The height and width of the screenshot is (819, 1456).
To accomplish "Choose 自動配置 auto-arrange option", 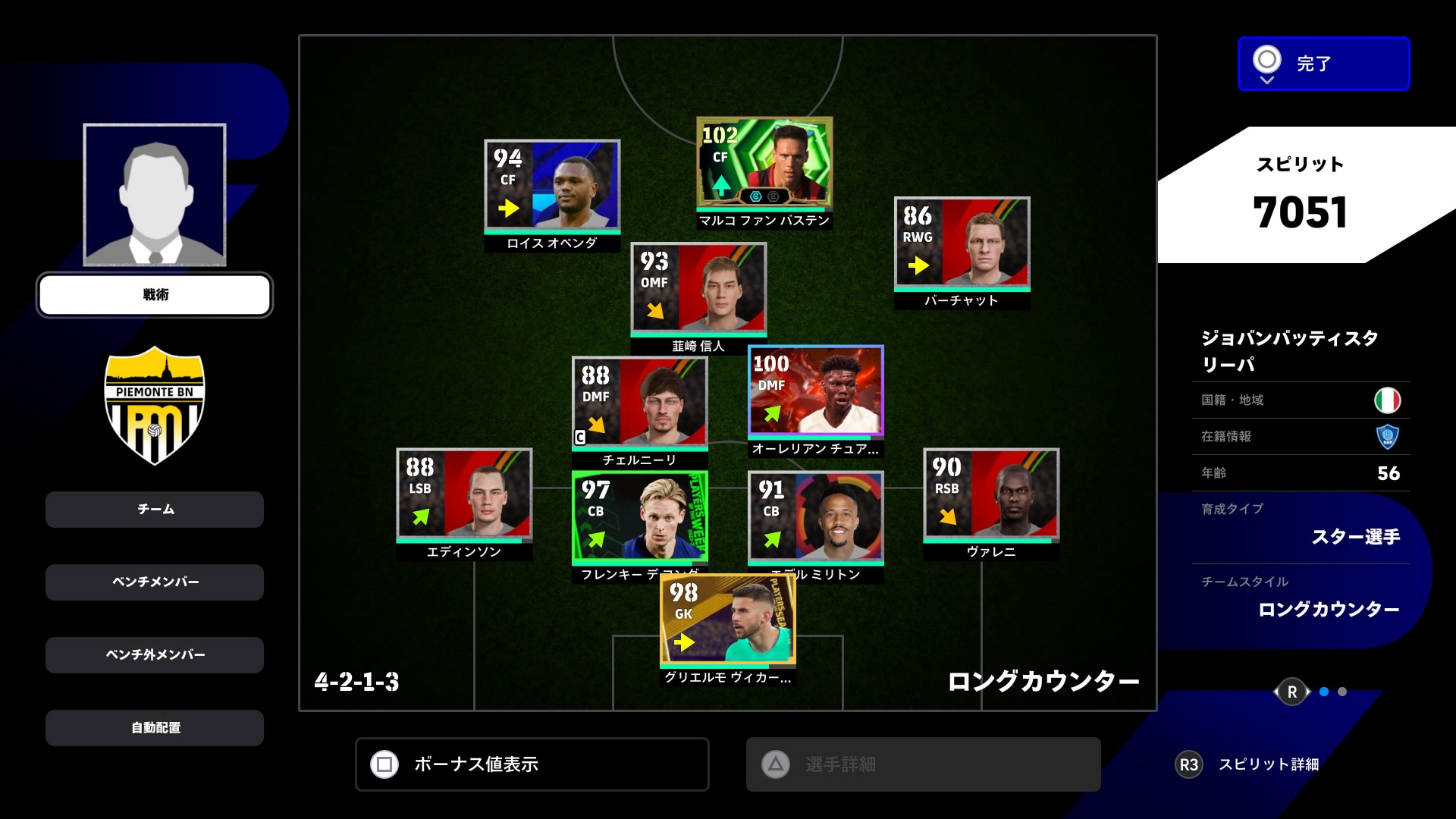I will click(x=155, y=728).
